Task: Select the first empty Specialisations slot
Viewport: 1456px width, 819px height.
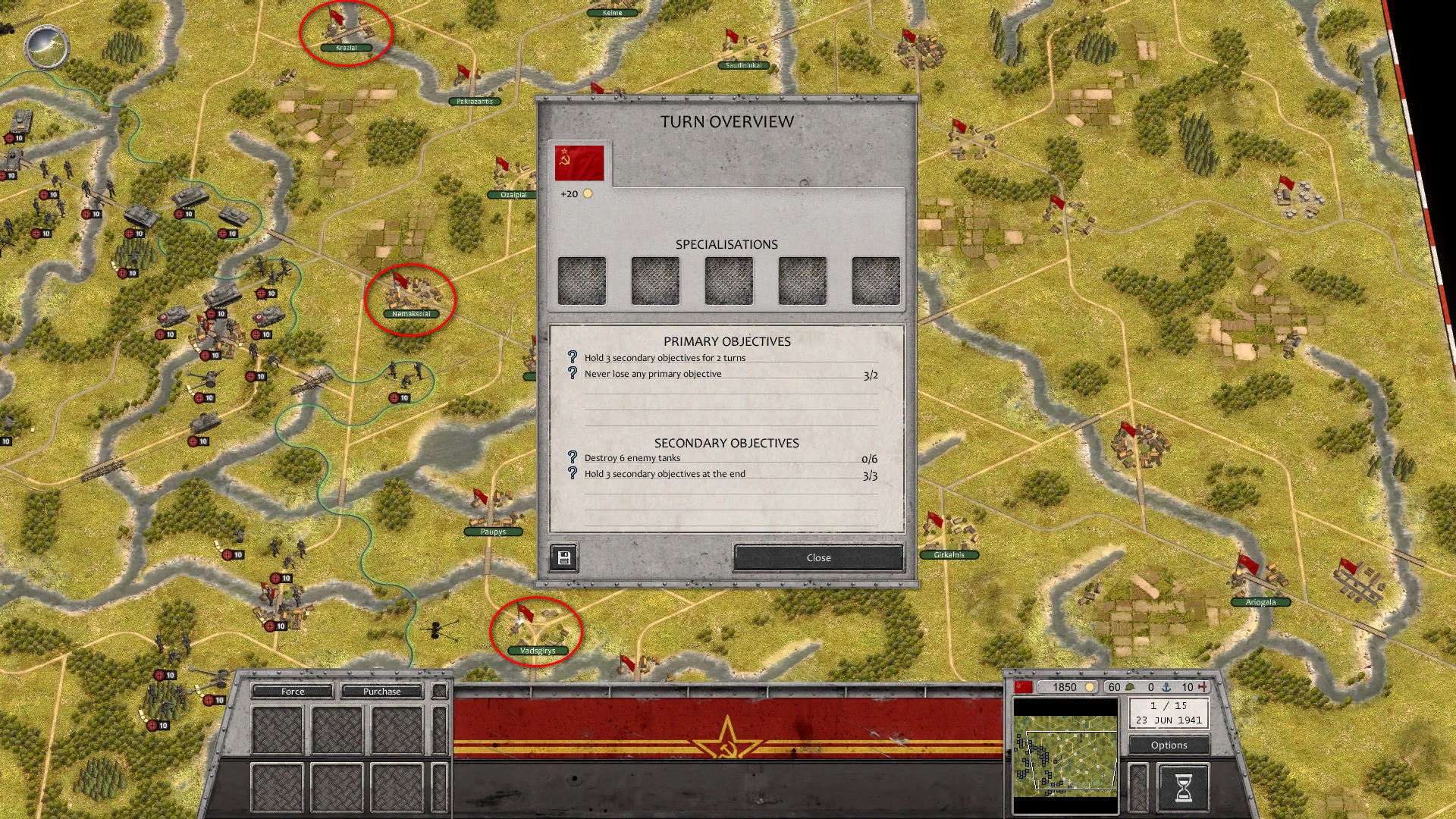Action: [x=582, y=280]
